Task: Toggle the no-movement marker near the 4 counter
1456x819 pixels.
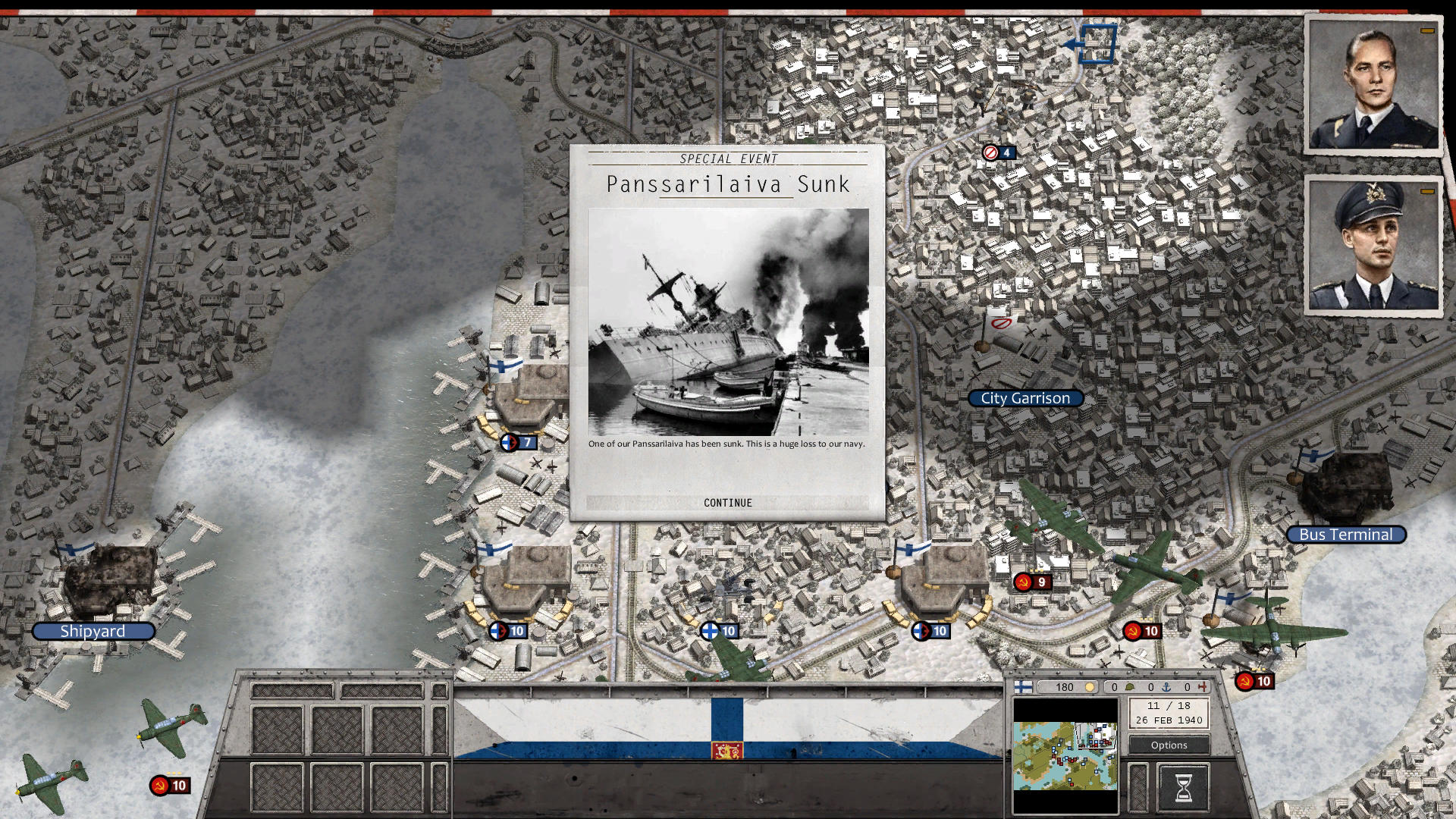Action: pos(989,152)
